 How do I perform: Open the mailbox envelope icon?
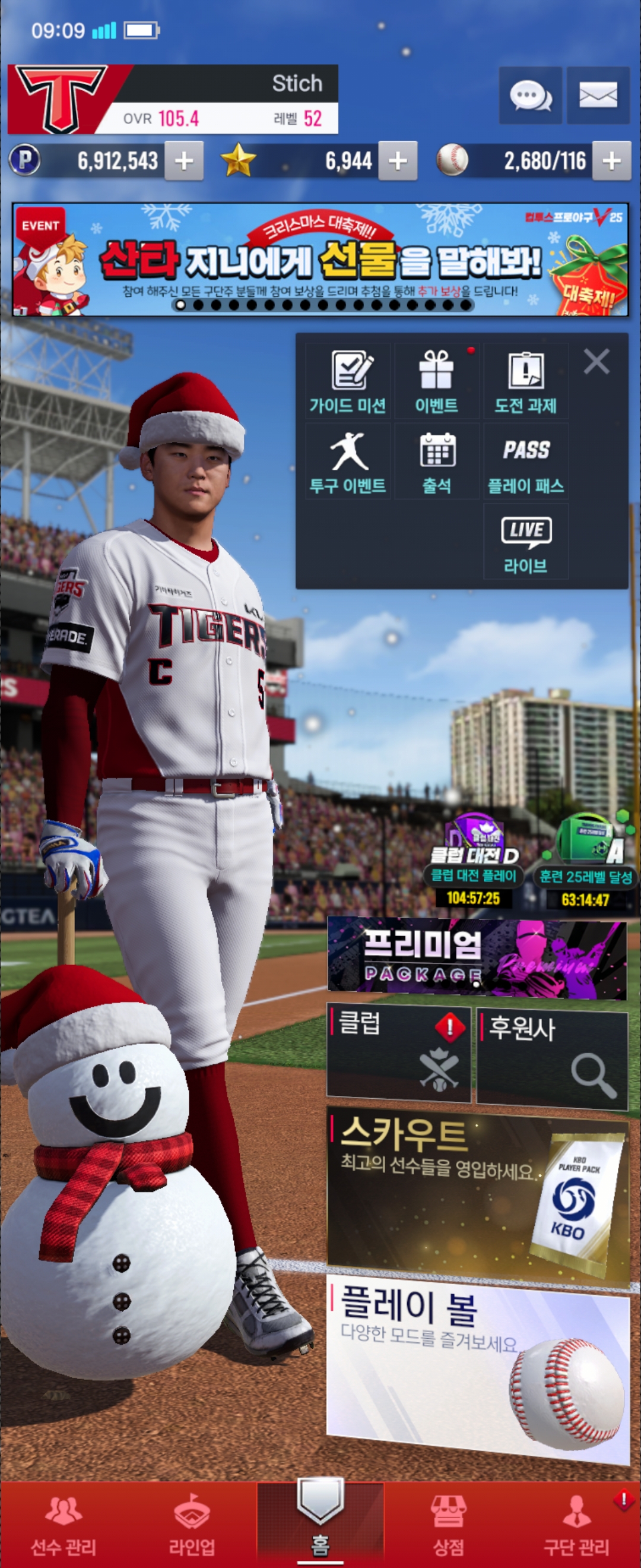click(x=598, y=96)
